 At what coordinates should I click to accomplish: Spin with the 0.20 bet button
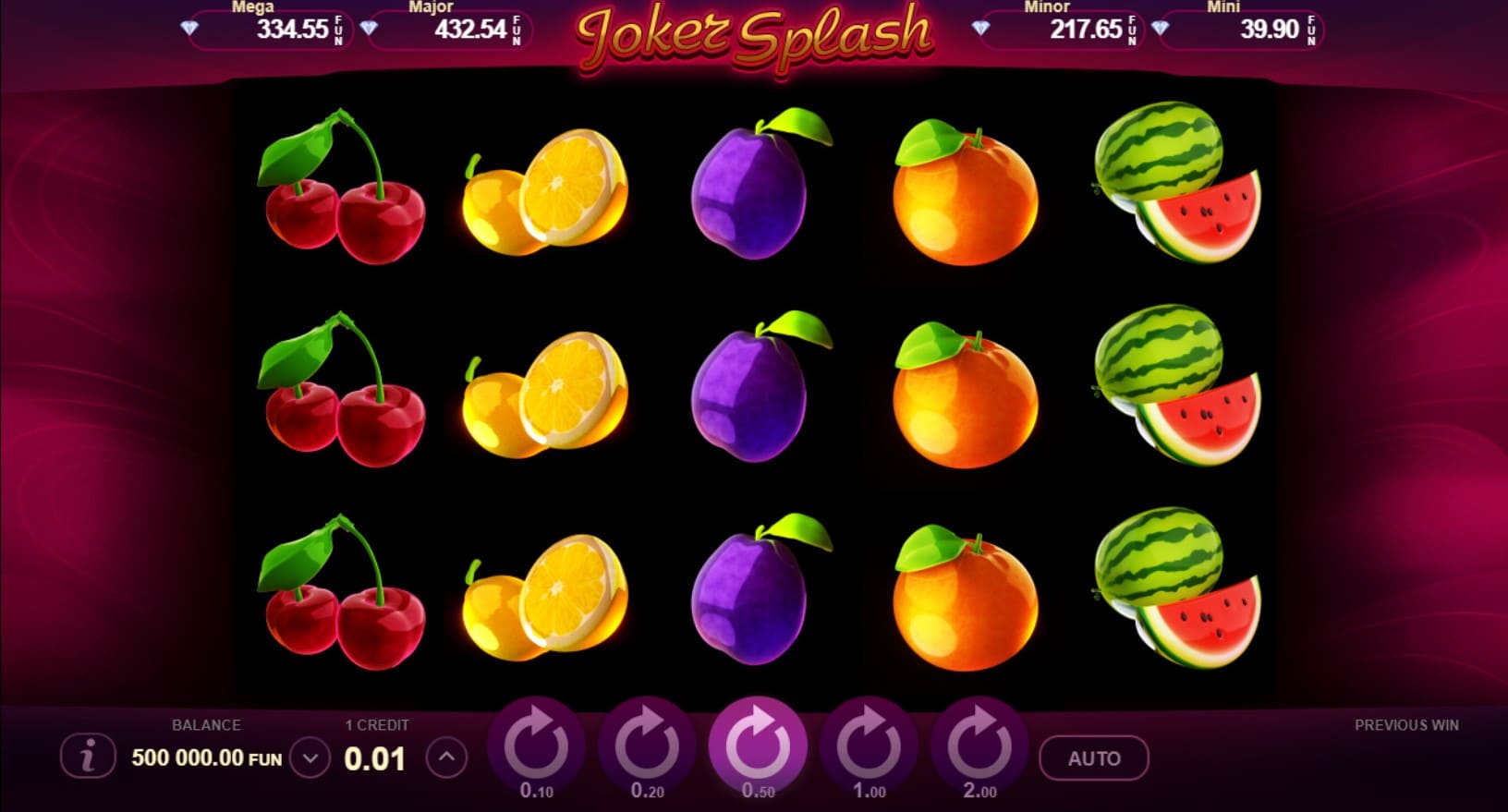tap(647, 745)
